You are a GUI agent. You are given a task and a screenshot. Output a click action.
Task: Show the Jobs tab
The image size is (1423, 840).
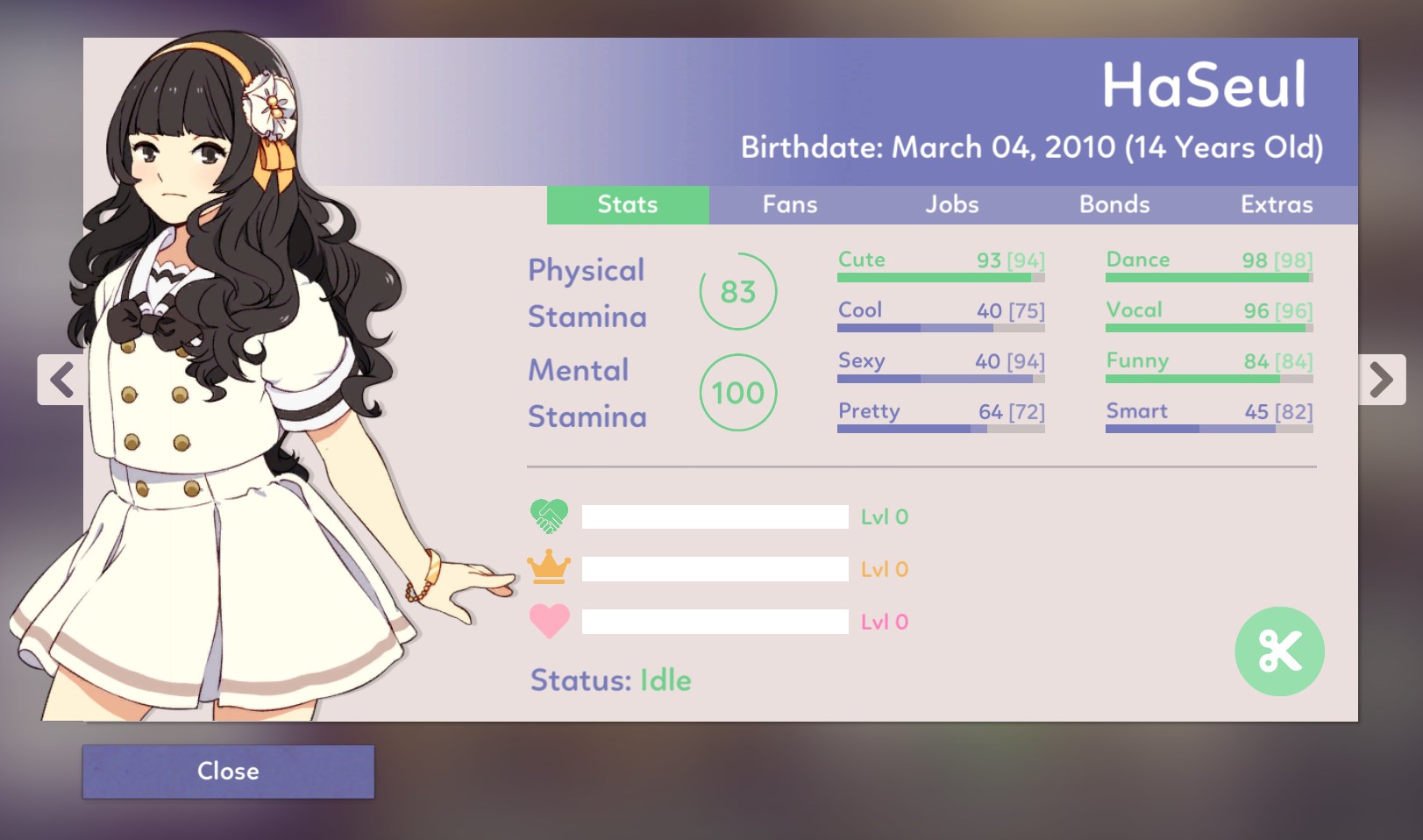952,204
